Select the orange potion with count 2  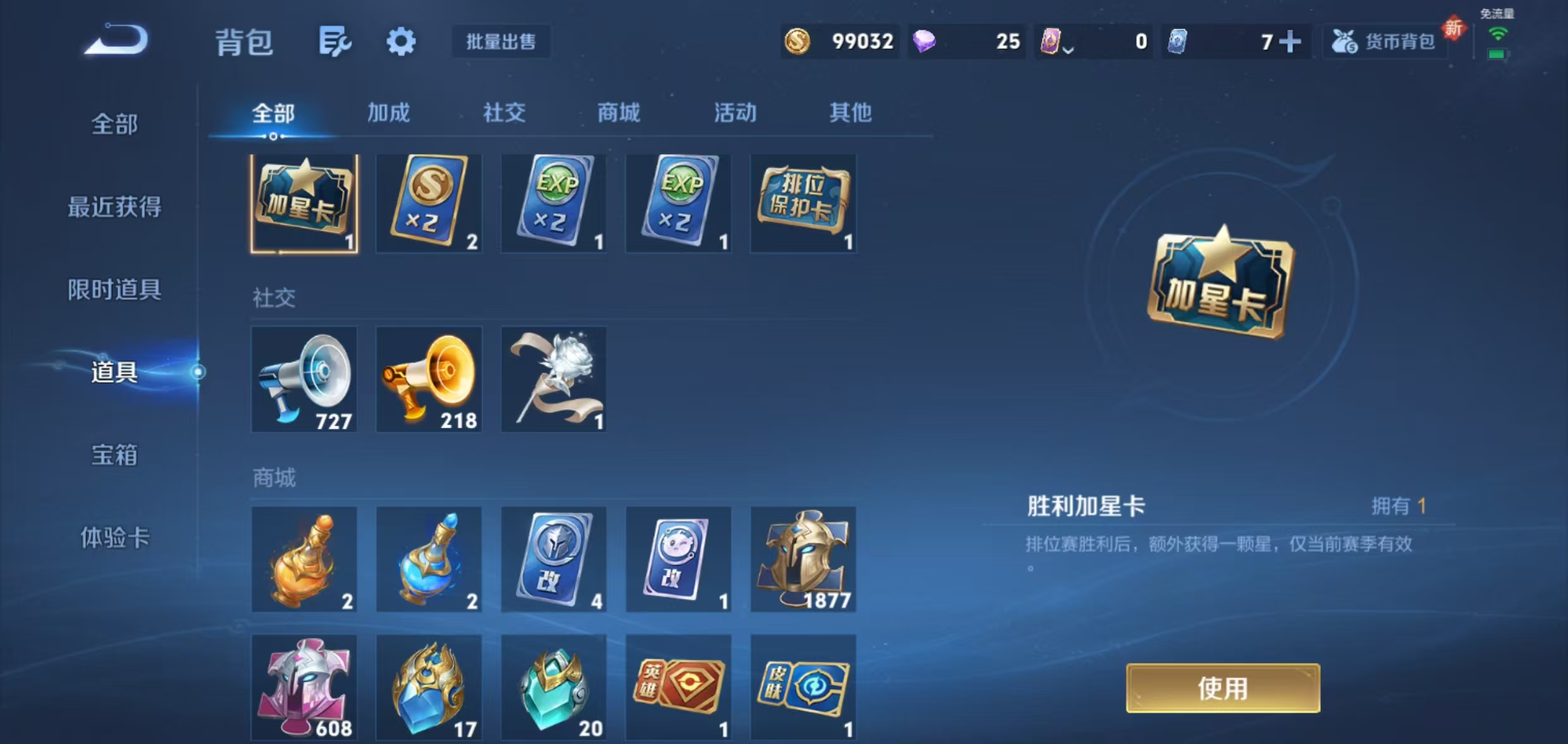coord(304,559)
